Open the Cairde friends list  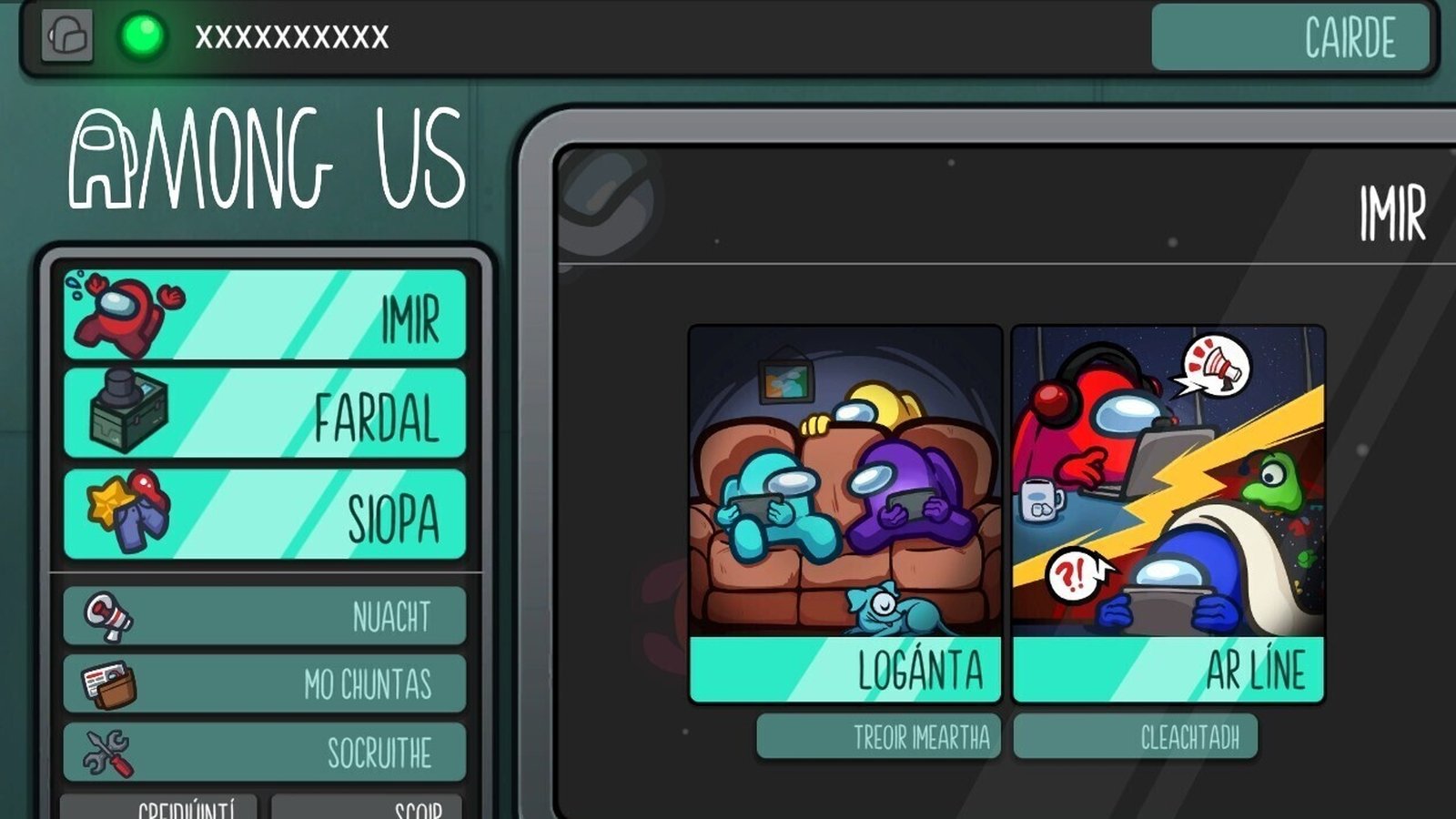1290,37
